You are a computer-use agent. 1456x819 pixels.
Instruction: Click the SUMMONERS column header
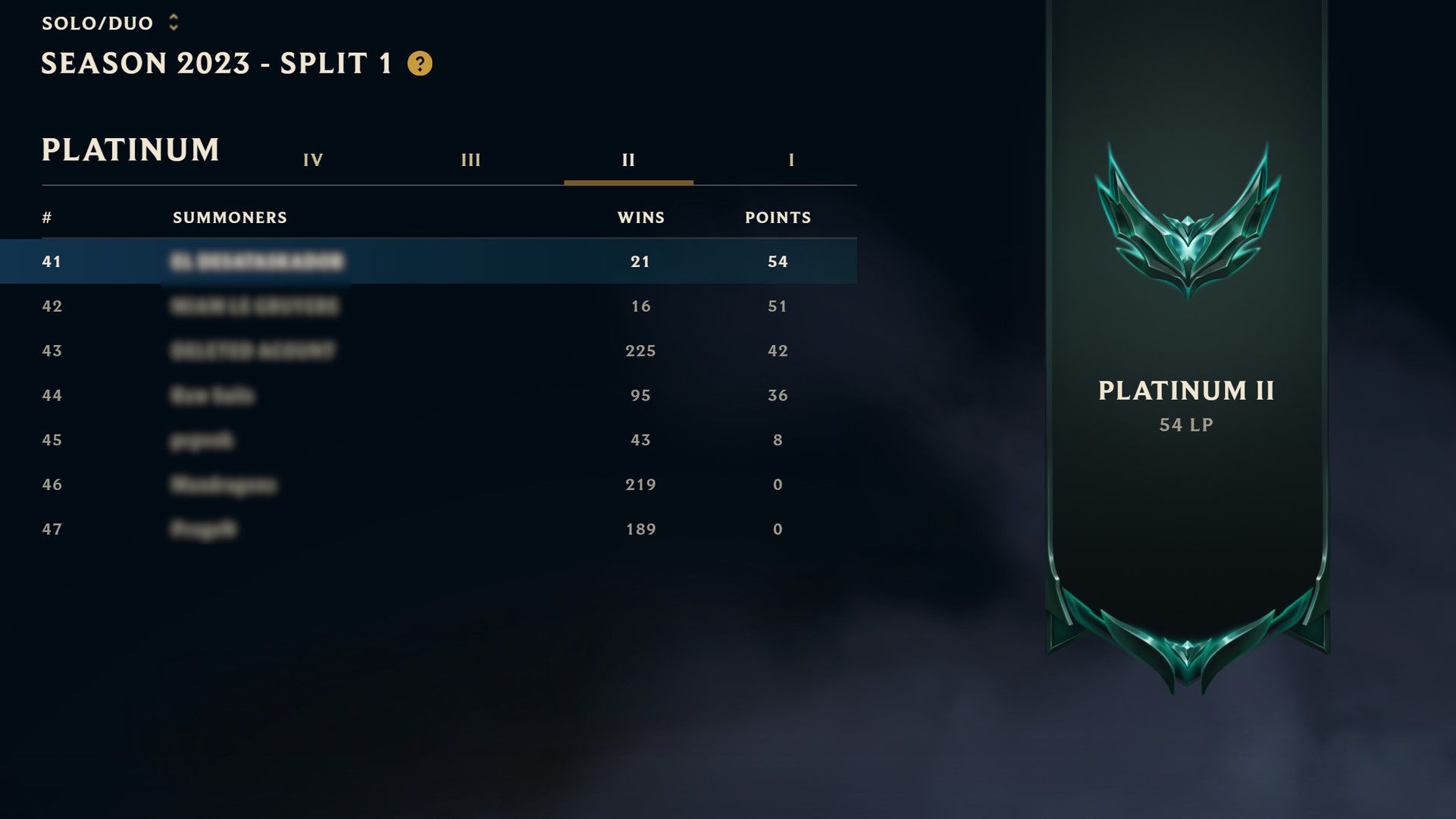point(230,218)
